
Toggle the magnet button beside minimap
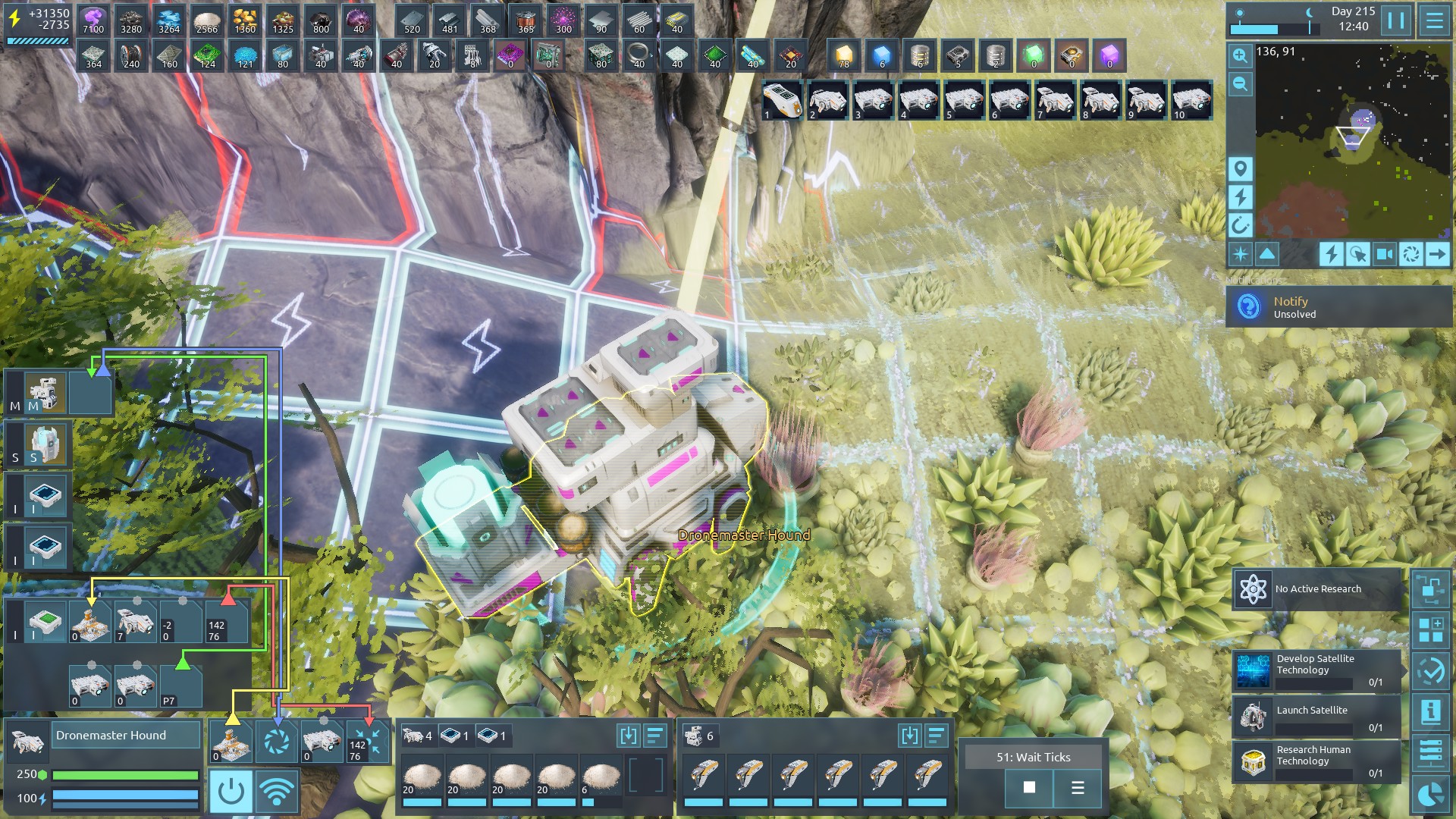(x=1241, y=225)
